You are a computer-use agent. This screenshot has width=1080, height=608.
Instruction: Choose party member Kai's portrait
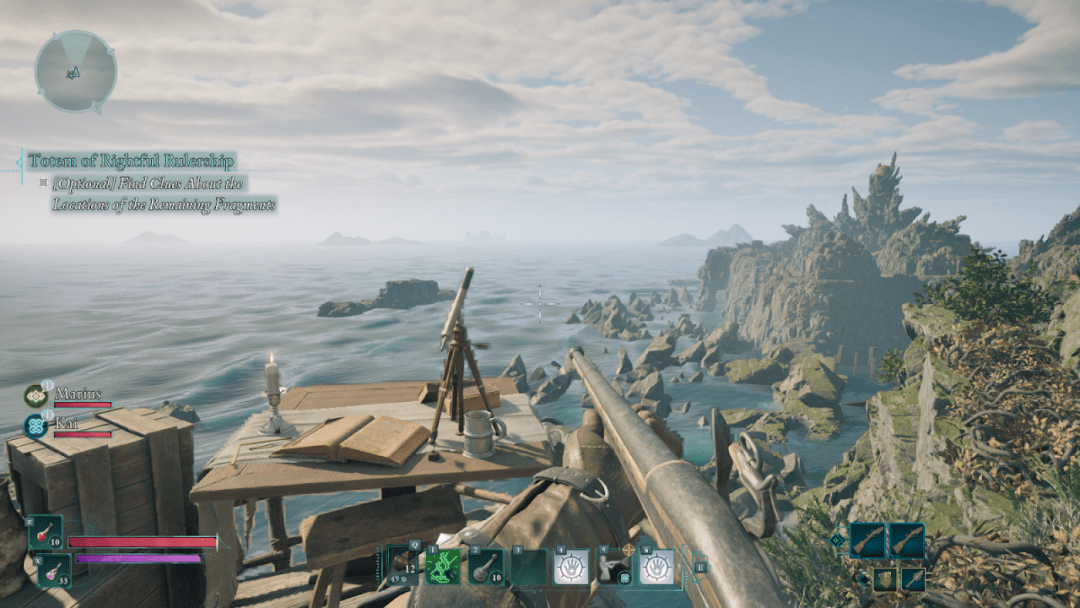pyautogui.click(x=36, y=424)
